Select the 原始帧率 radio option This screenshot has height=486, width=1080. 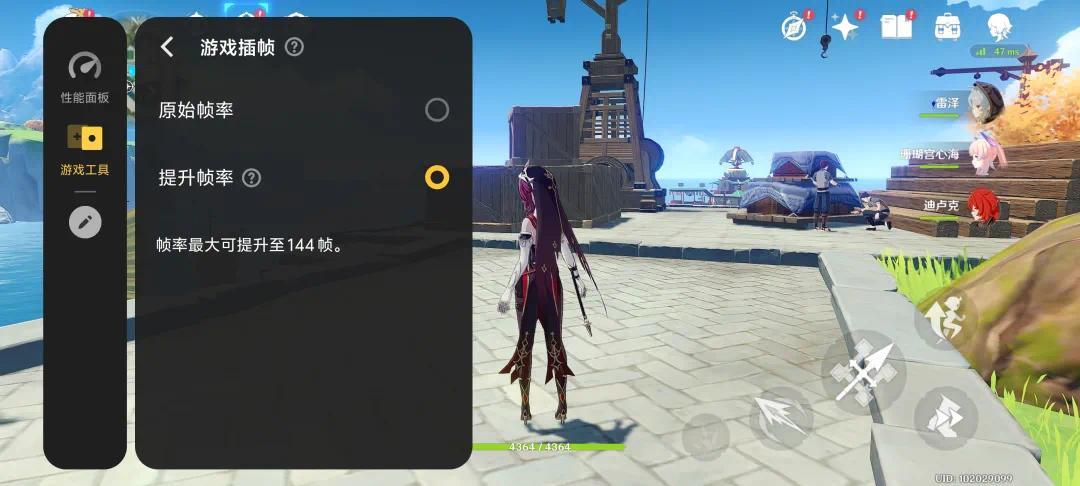tap(437, 110)
